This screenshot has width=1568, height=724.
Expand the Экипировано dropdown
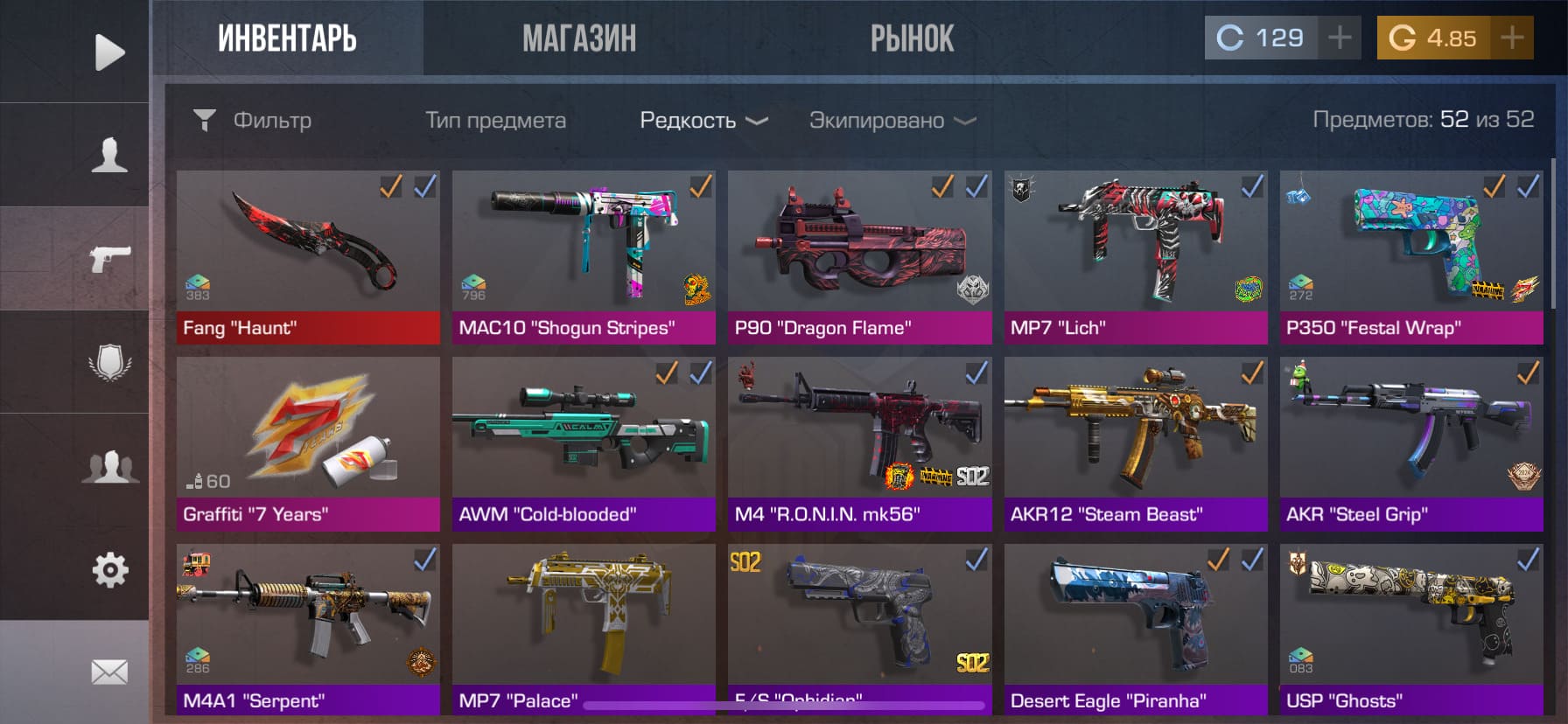(x=892, y=120)
